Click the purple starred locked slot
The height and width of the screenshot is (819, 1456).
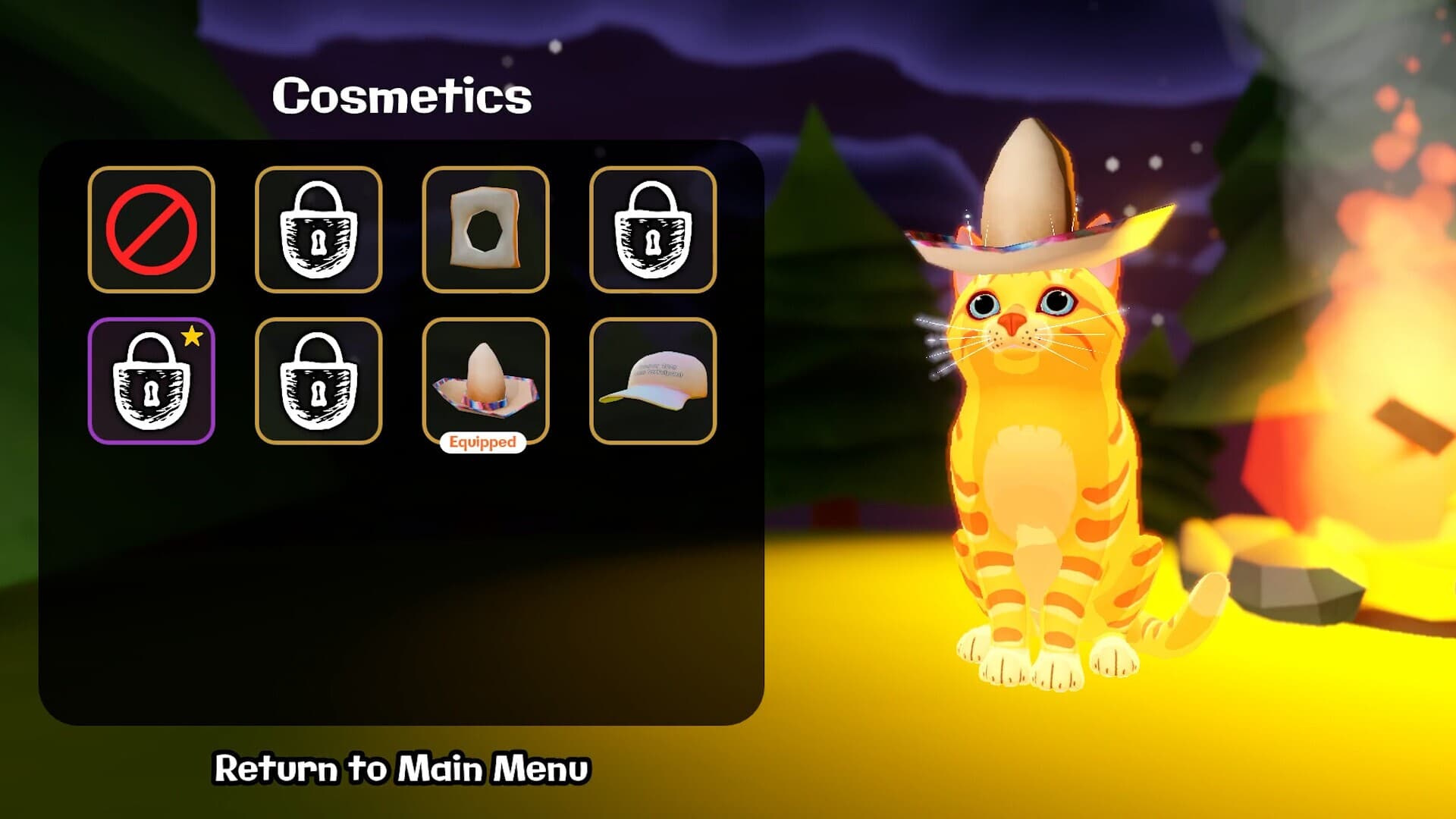(151, 381)
